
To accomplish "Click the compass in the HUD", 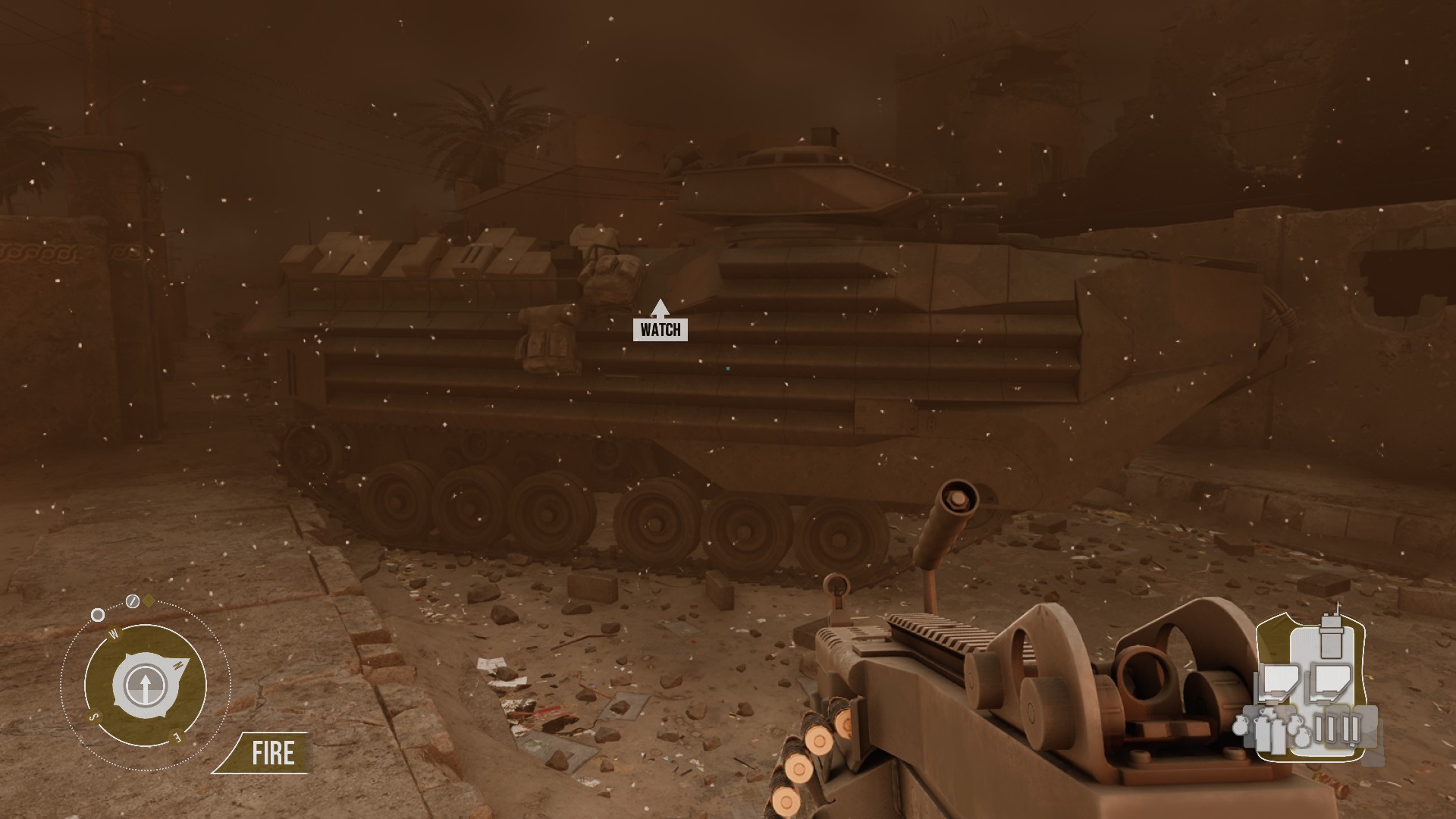I will click(145, 685).
